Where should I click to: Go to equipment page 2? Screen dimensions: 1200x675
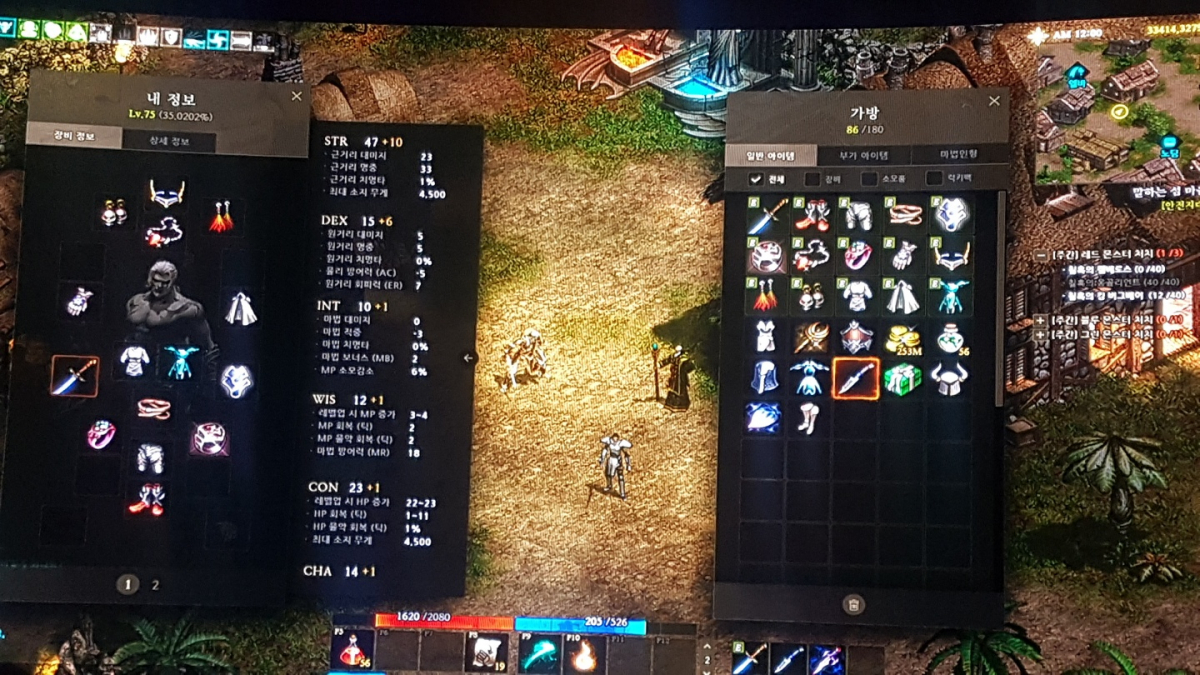[155, 586]
